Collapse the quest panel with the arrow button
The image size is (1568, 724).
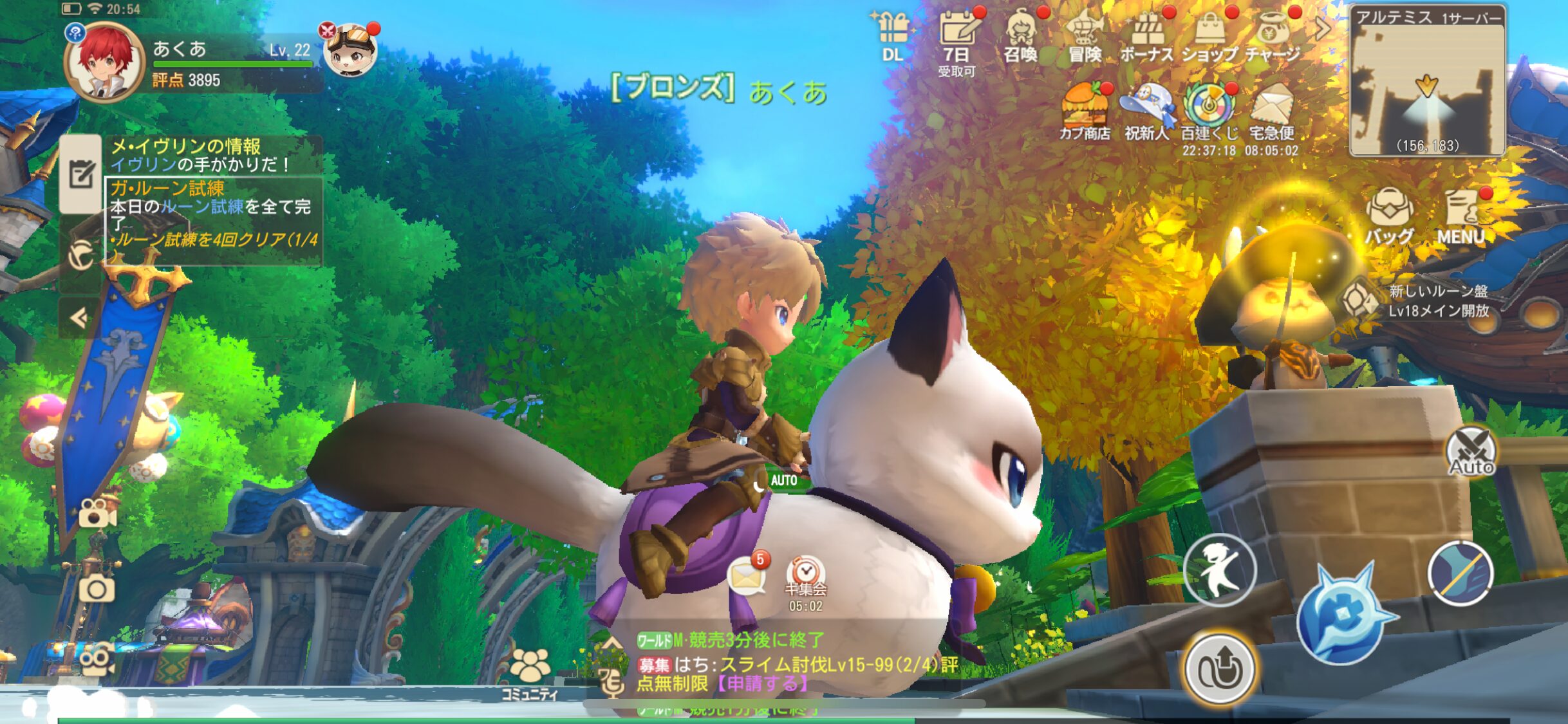tap(79, 318)
